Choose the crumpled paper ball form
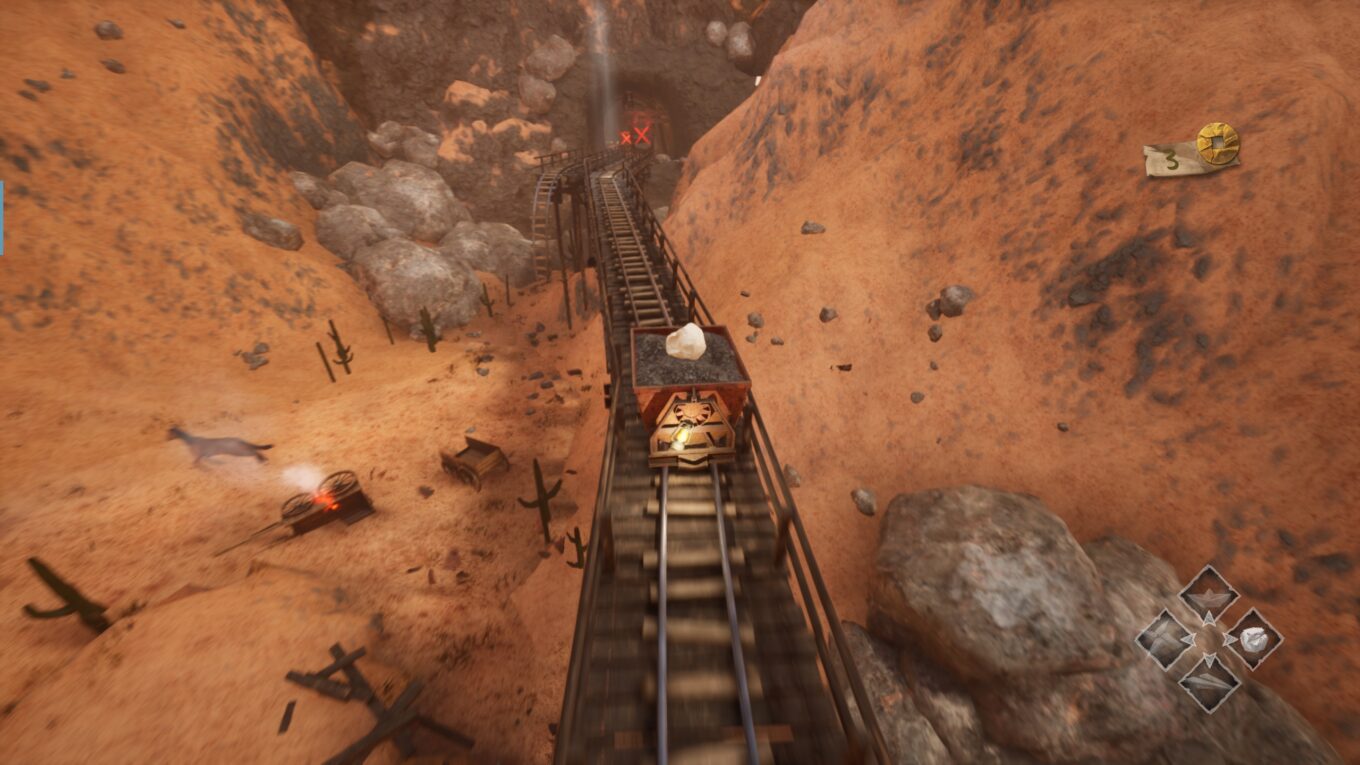This screenshot has width=1360, height=765. [1254, 639]
